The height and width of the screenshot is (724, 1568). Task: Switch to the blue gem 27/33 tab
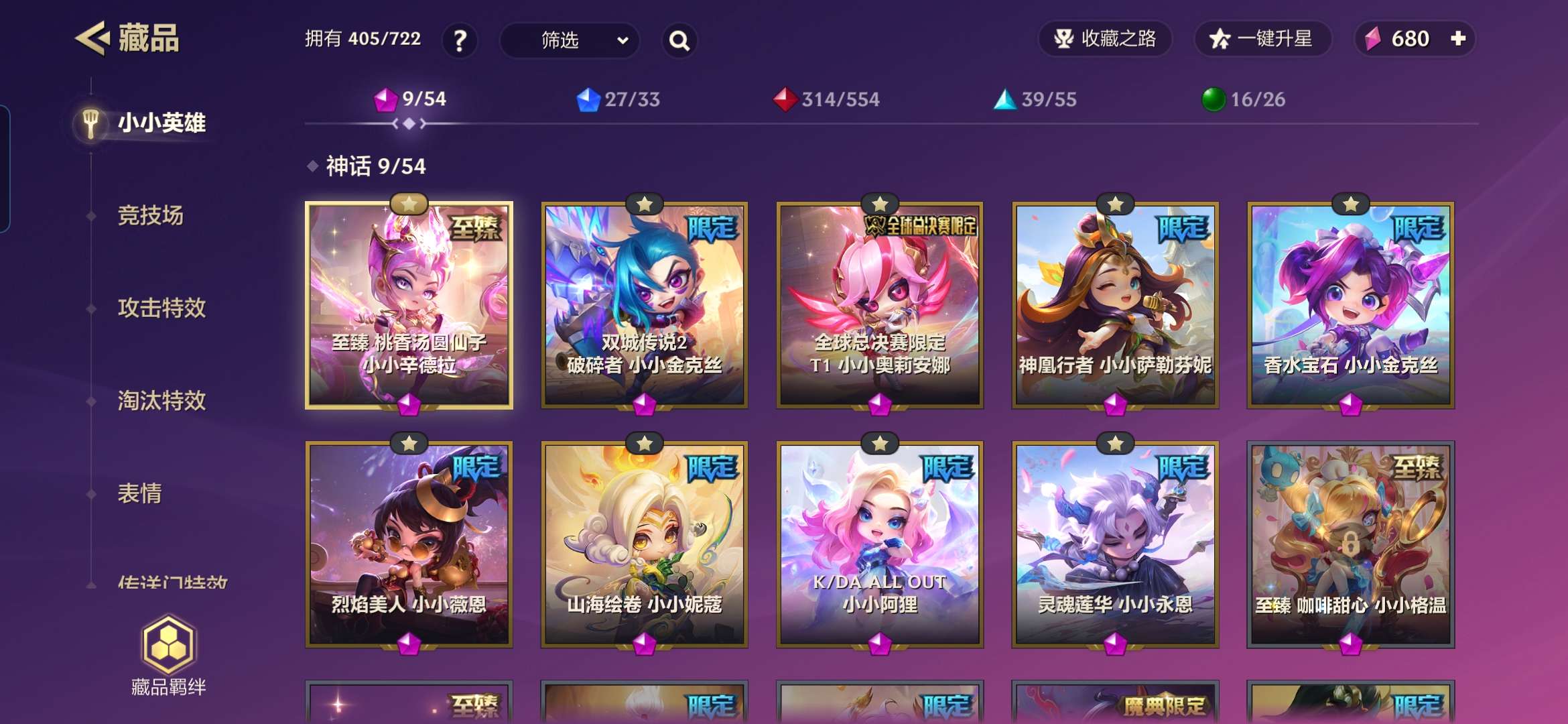(x=618, y=99)
